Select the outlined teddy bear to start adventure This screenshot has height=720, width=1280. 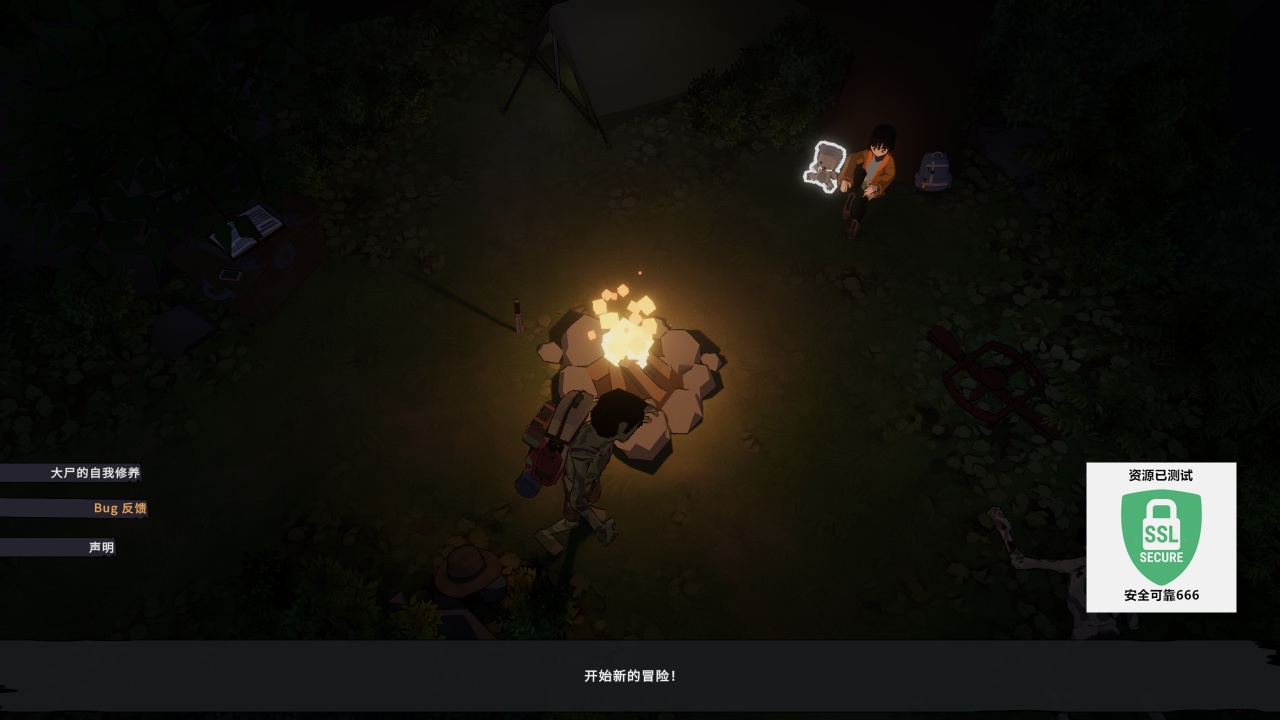(x=825, y=166)
